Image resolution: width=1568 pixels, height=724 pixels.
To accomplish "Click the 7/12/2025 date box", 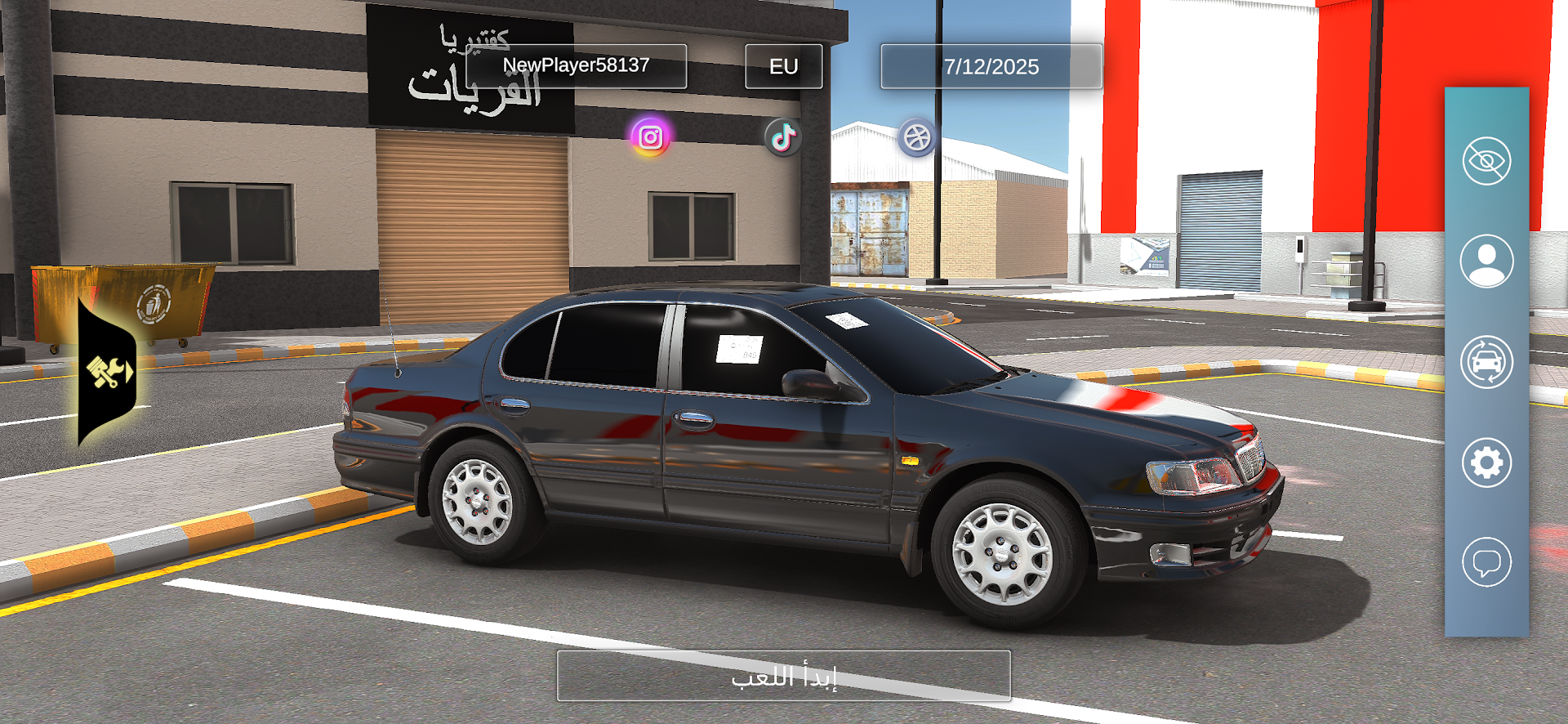I will pyautogui.click(x=991, y=66).
